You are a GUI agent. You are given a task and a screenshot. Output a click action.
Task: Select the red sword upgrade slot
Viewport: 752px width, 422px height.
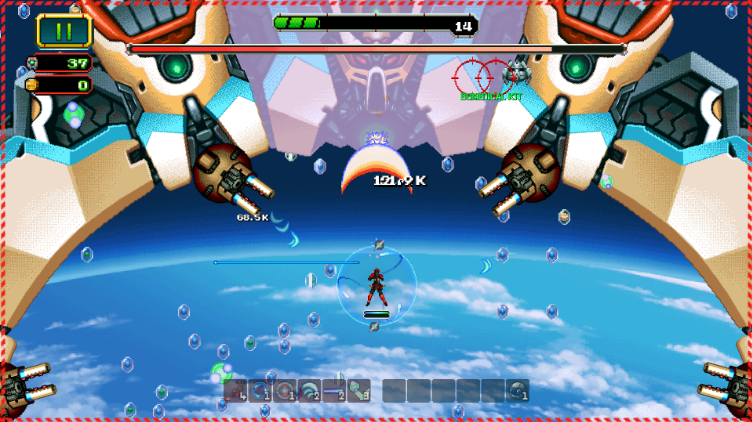click(x=236, y=390)
